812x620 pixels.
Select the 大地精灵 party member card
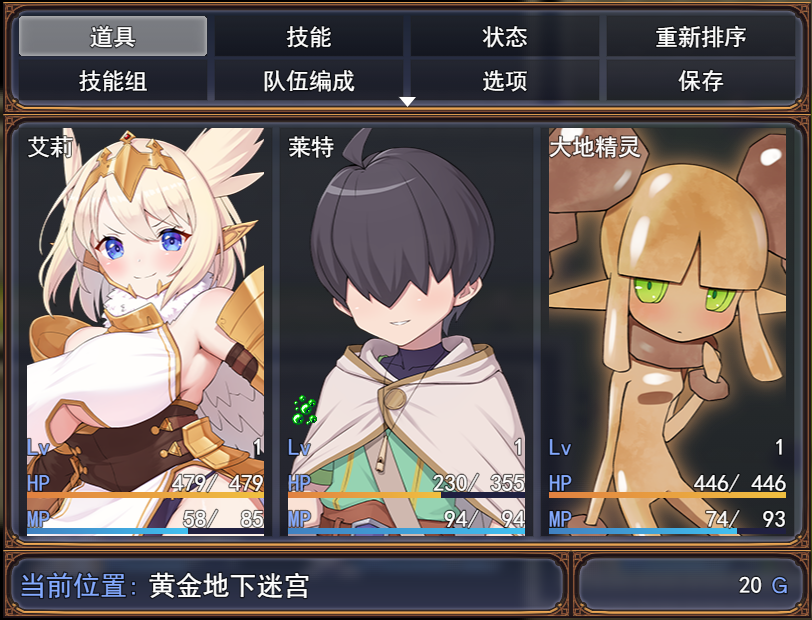667,330
